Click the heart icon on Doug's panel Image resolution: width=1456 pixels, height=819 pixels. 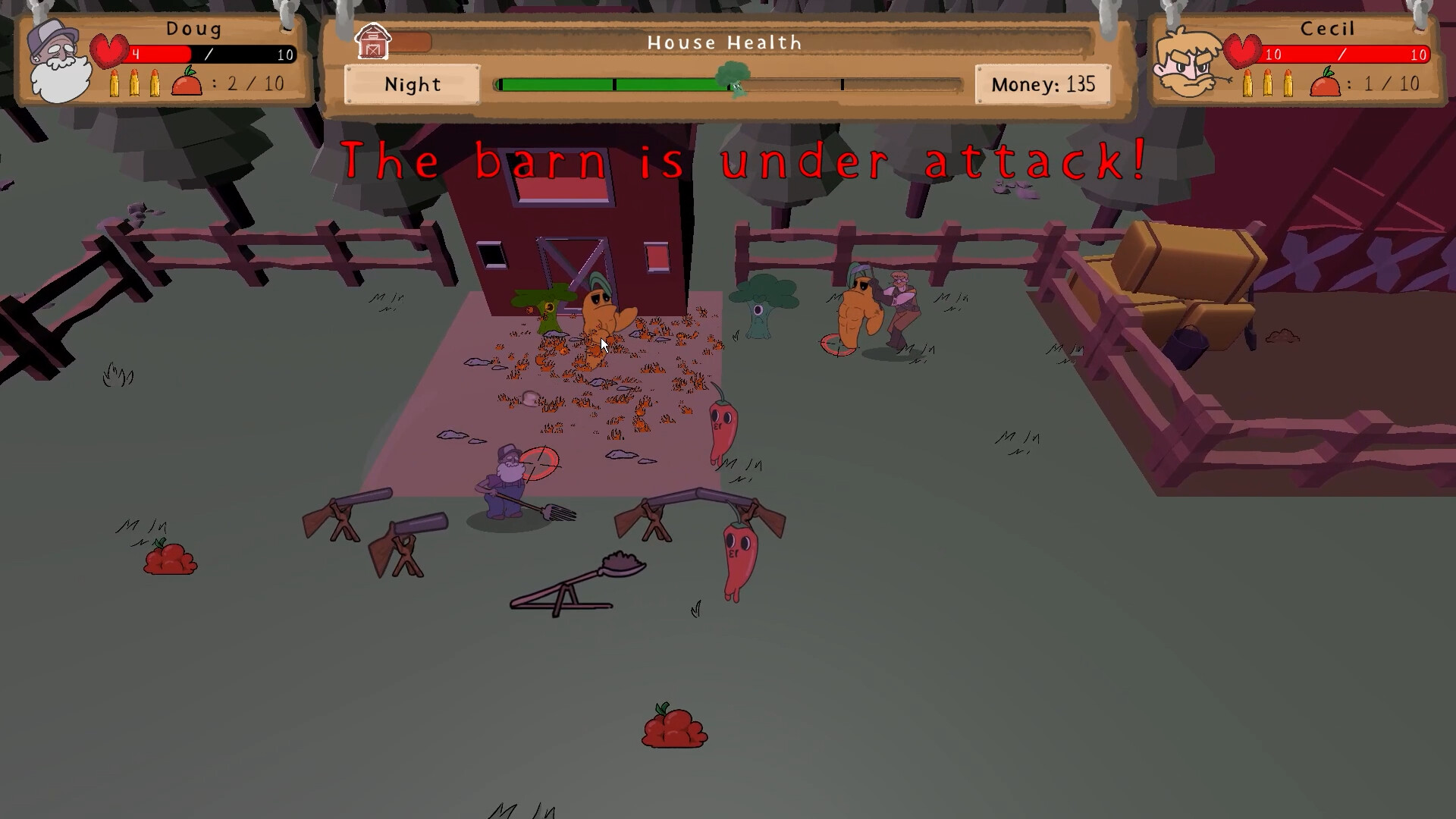(108, 49)
